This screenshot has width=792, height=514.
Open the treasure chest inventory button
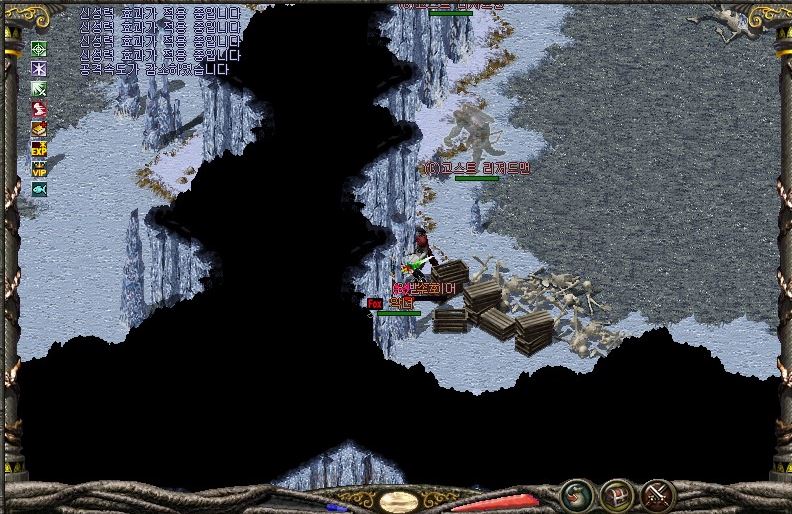(616, 495)
